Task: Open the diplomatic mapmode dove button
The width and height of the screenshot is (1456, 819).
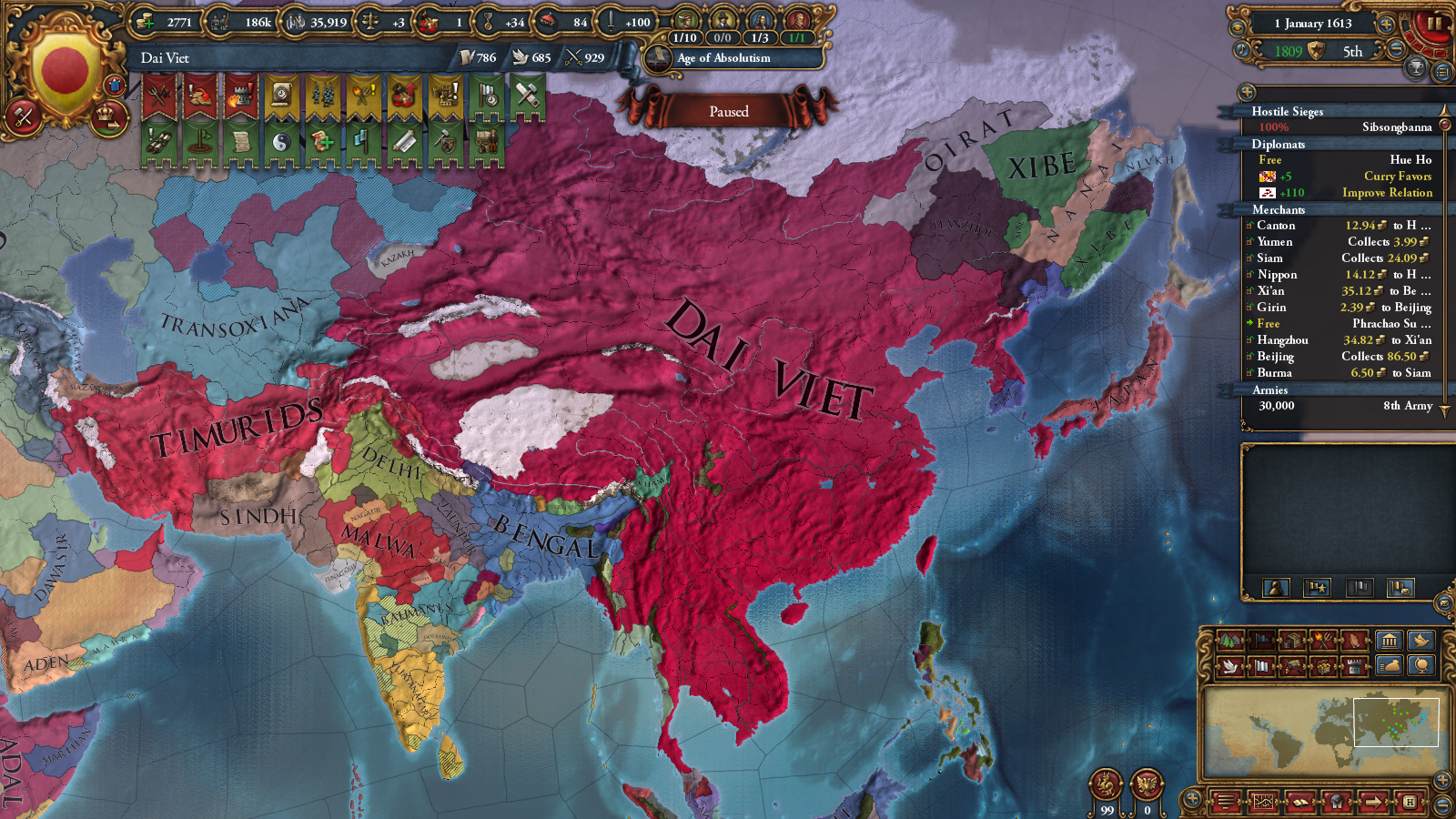Action: (x=1230, y=667)
